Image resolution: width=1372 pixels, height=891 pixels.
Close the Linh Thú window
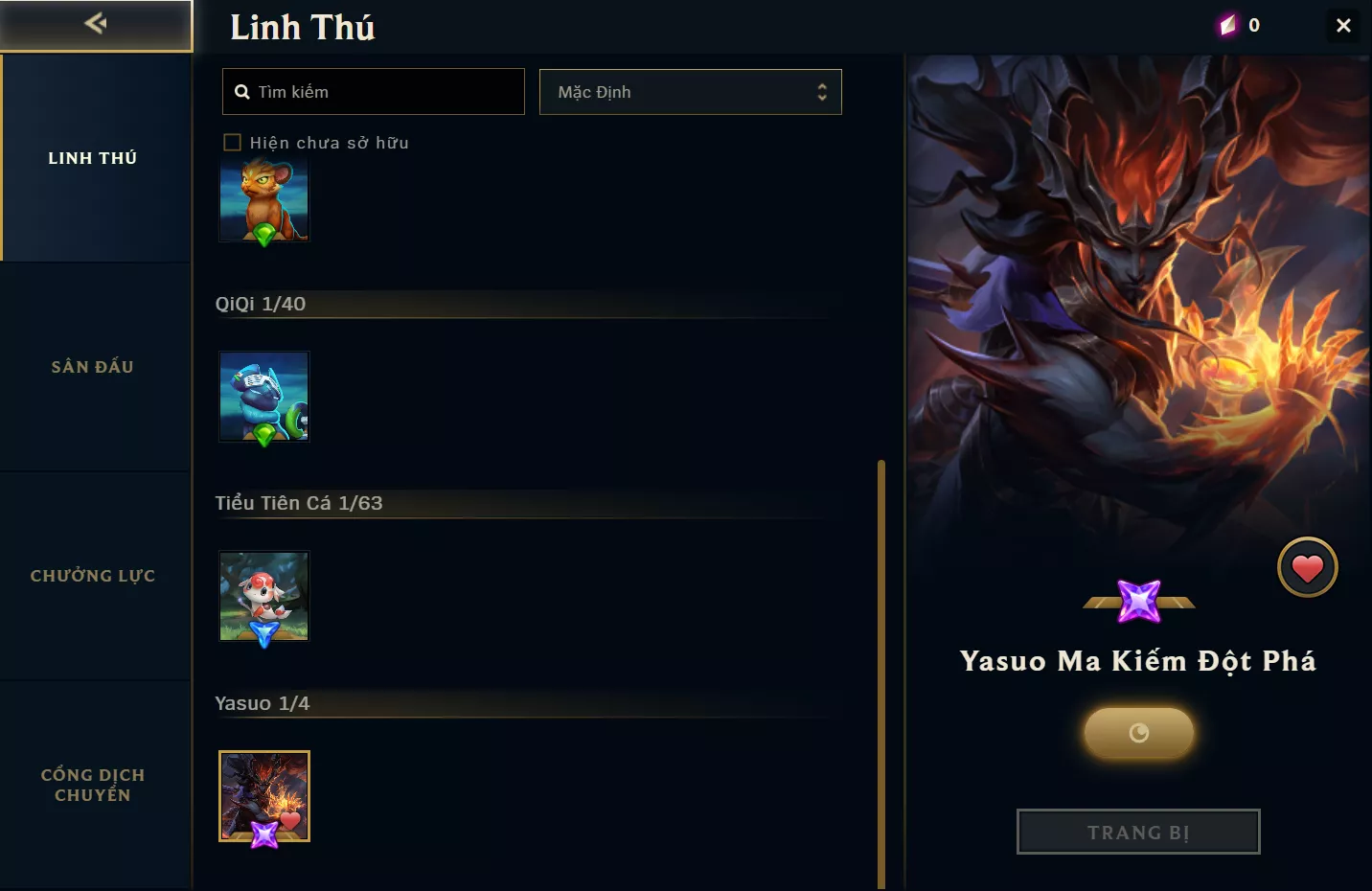(x=1343, y=26)
